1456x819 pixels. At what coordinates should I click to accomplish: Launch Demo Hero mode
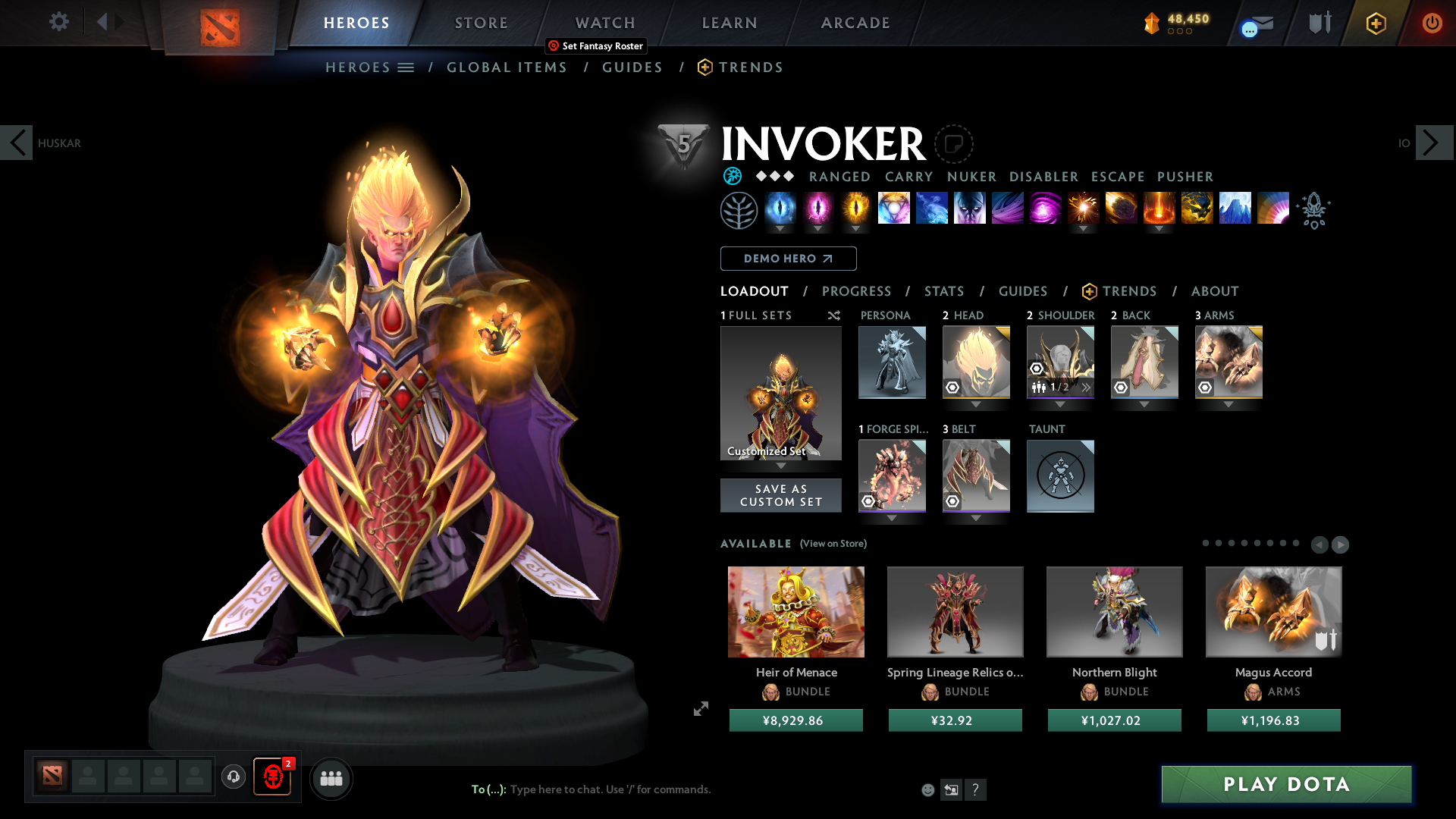pos(788,259)
